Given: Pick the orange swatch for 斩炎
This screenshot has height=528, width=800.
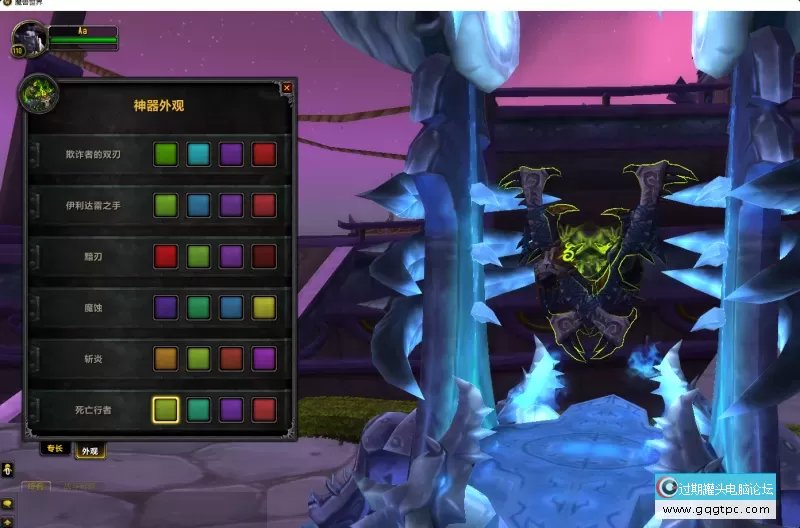Looking at the screenshot, I should (x=166, y=358).
